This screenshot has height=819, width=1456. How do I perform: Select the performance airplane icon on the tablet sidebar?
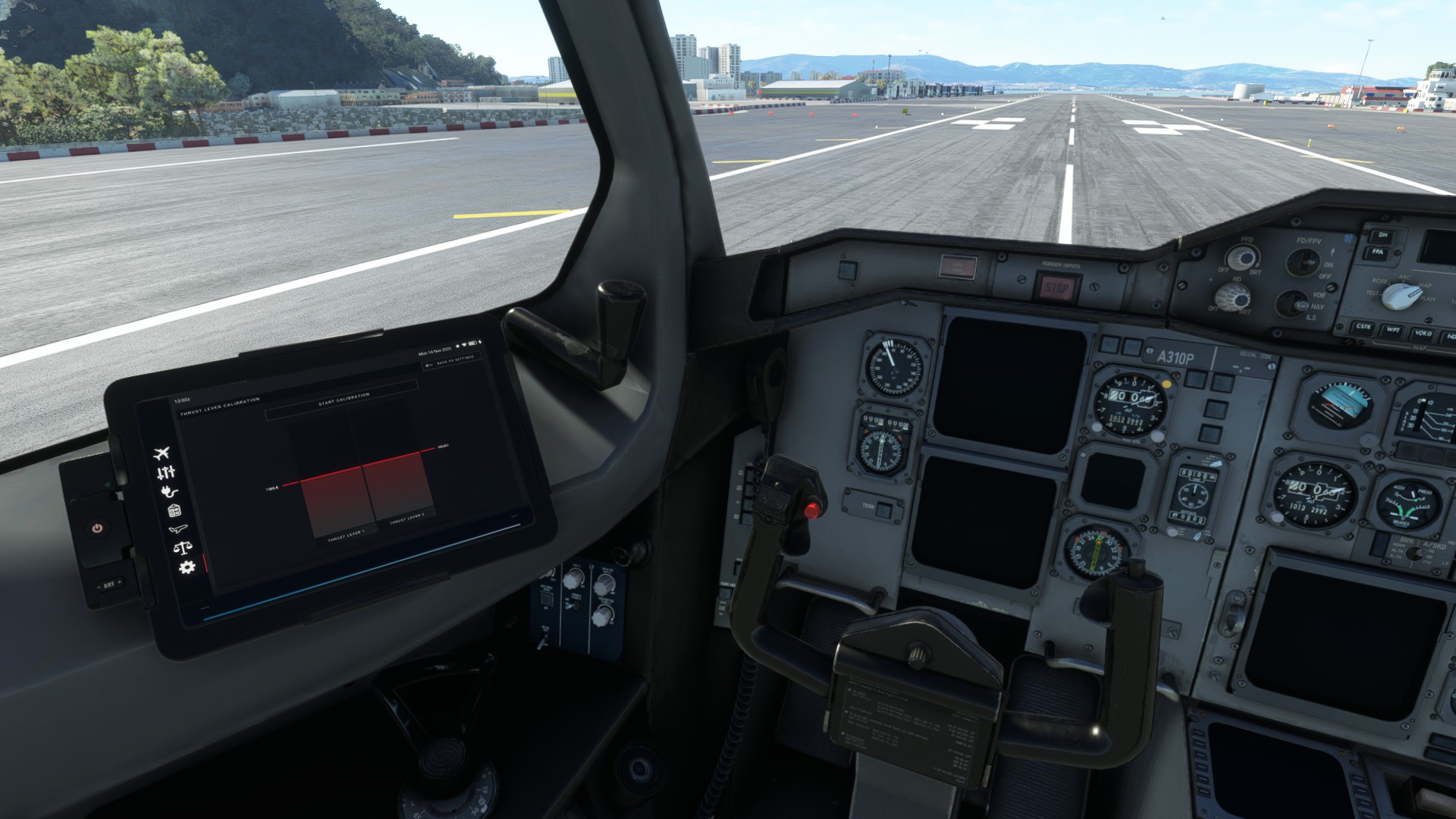[x=179, y=529]
